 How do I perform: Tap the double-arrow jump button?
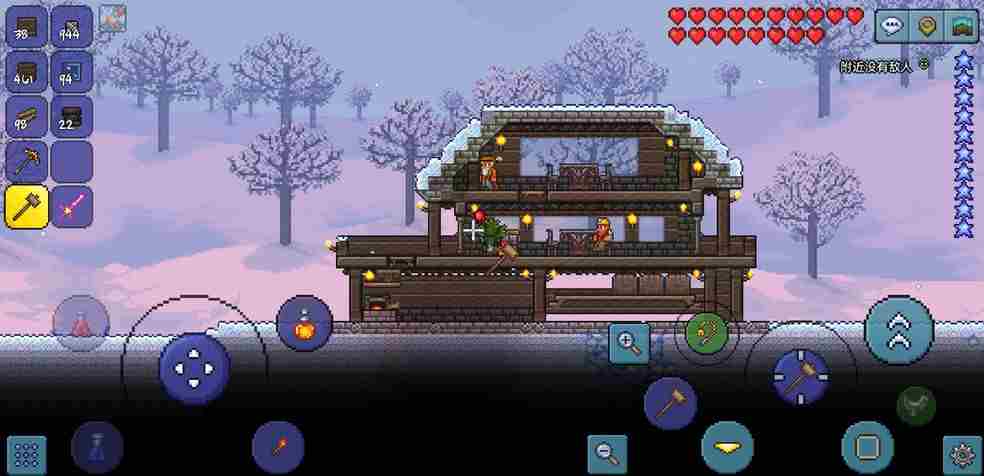pyautogui.click(x=899, y=331)
